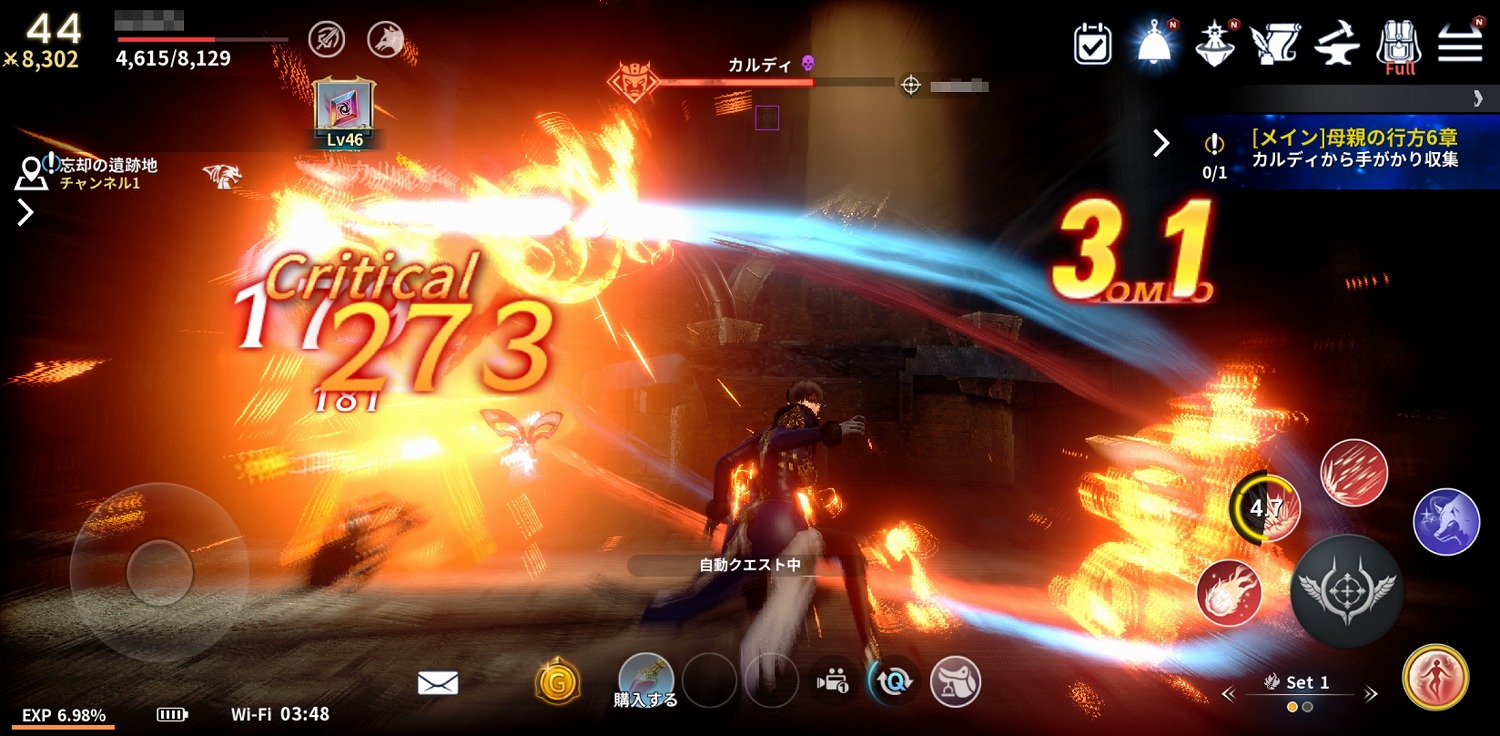The image size is (1500, 736).
Task: Activate the fireball skill
Action: [1229, 592]
